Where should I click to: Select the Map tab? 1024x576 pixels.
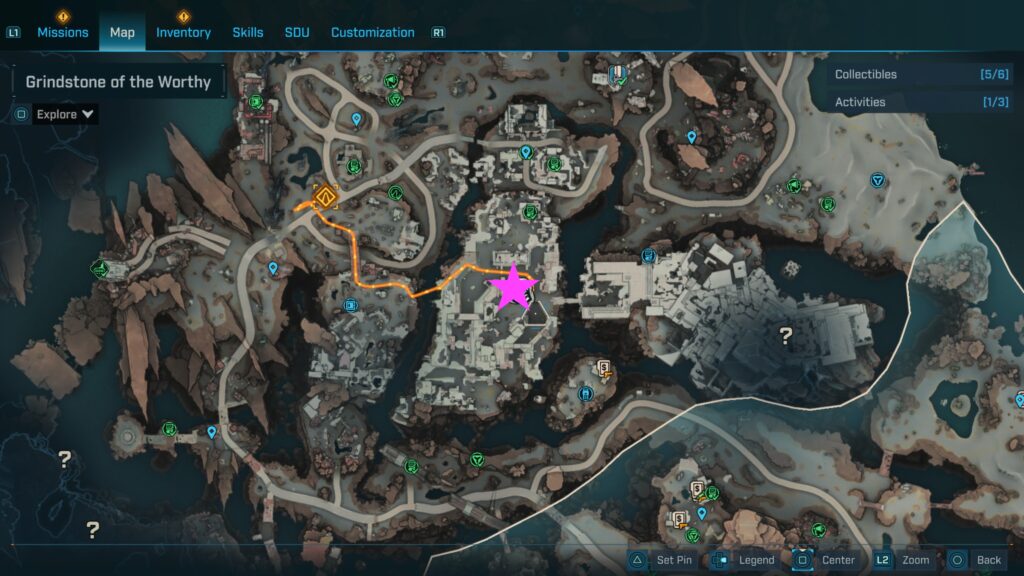coord(122,32)
